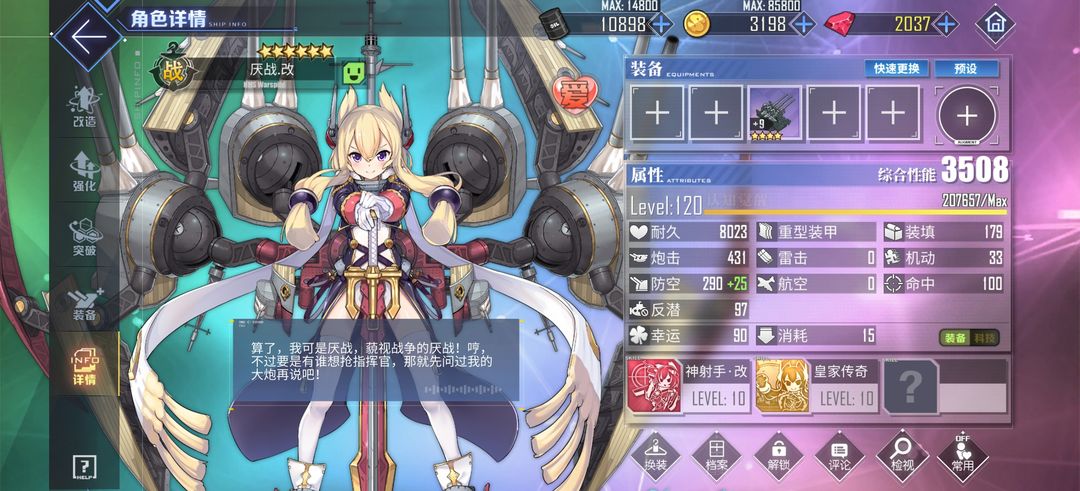Switch to the 装备 equipment tab

point(85,303)
